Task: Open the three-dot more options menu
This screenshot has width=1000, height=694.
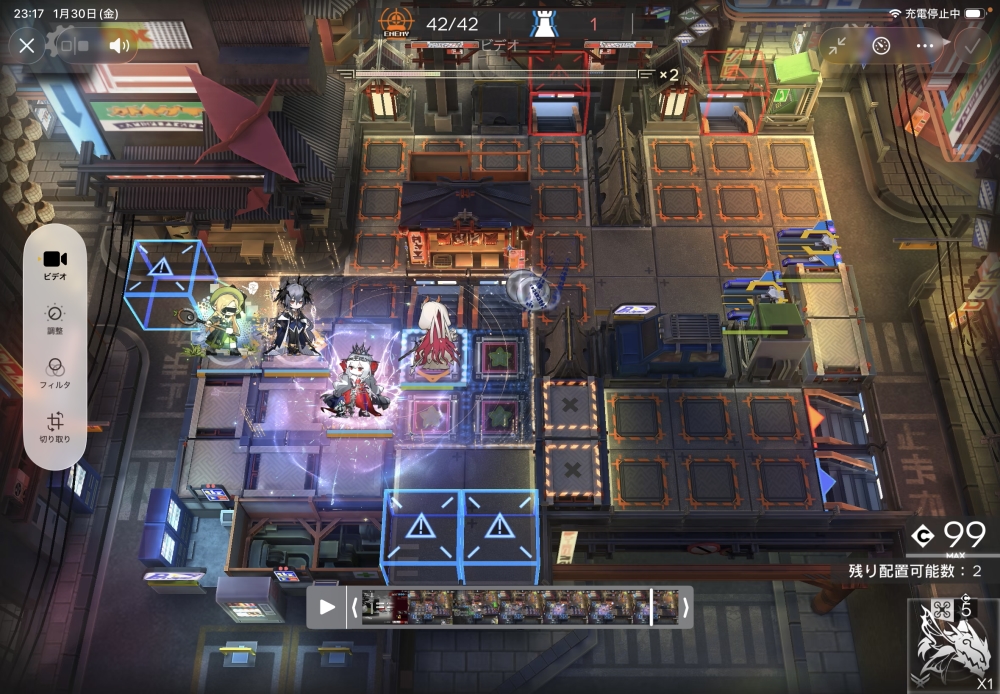Action: pos(925,45)
